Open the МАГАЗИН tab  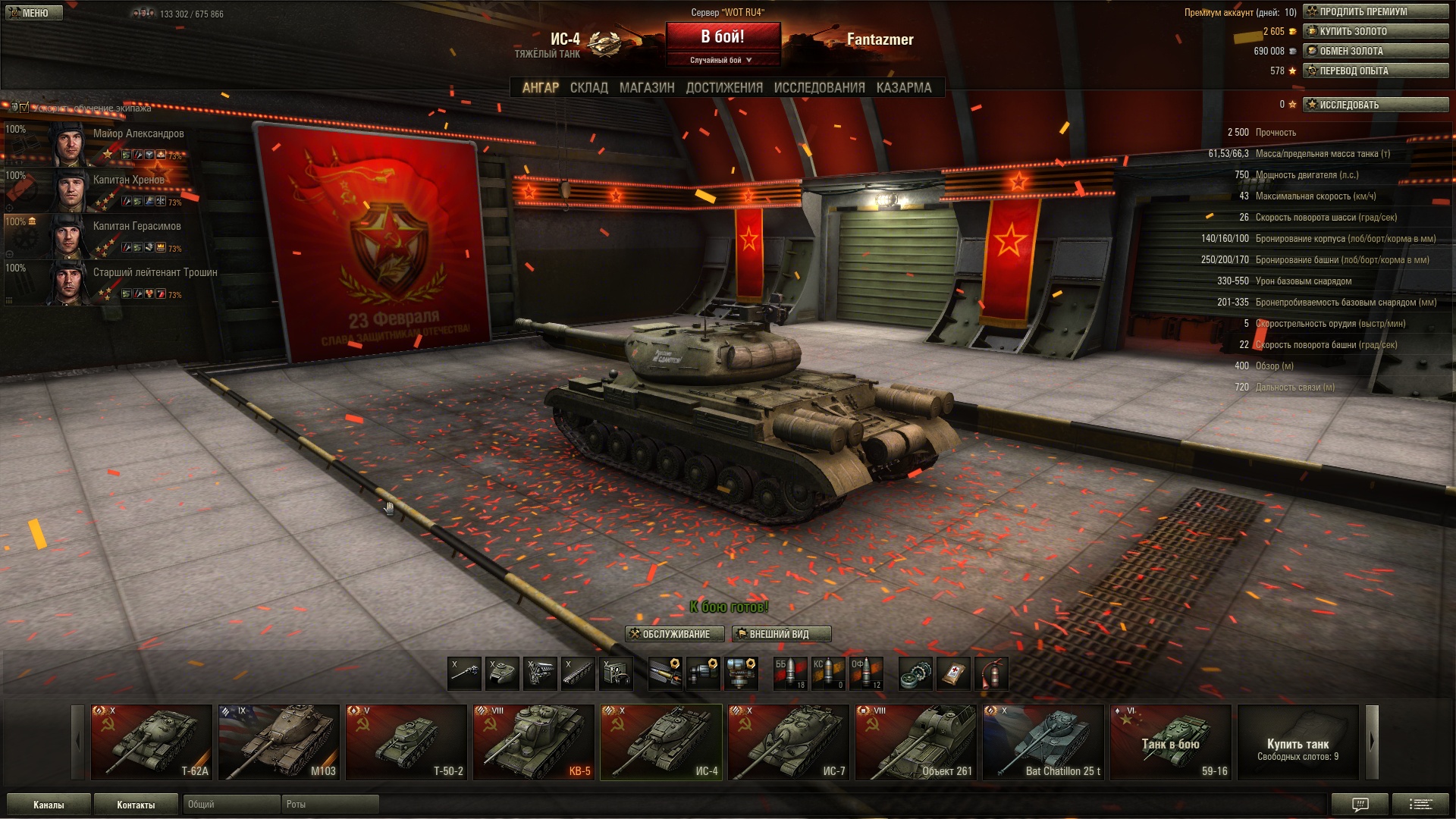coord(646,88)
